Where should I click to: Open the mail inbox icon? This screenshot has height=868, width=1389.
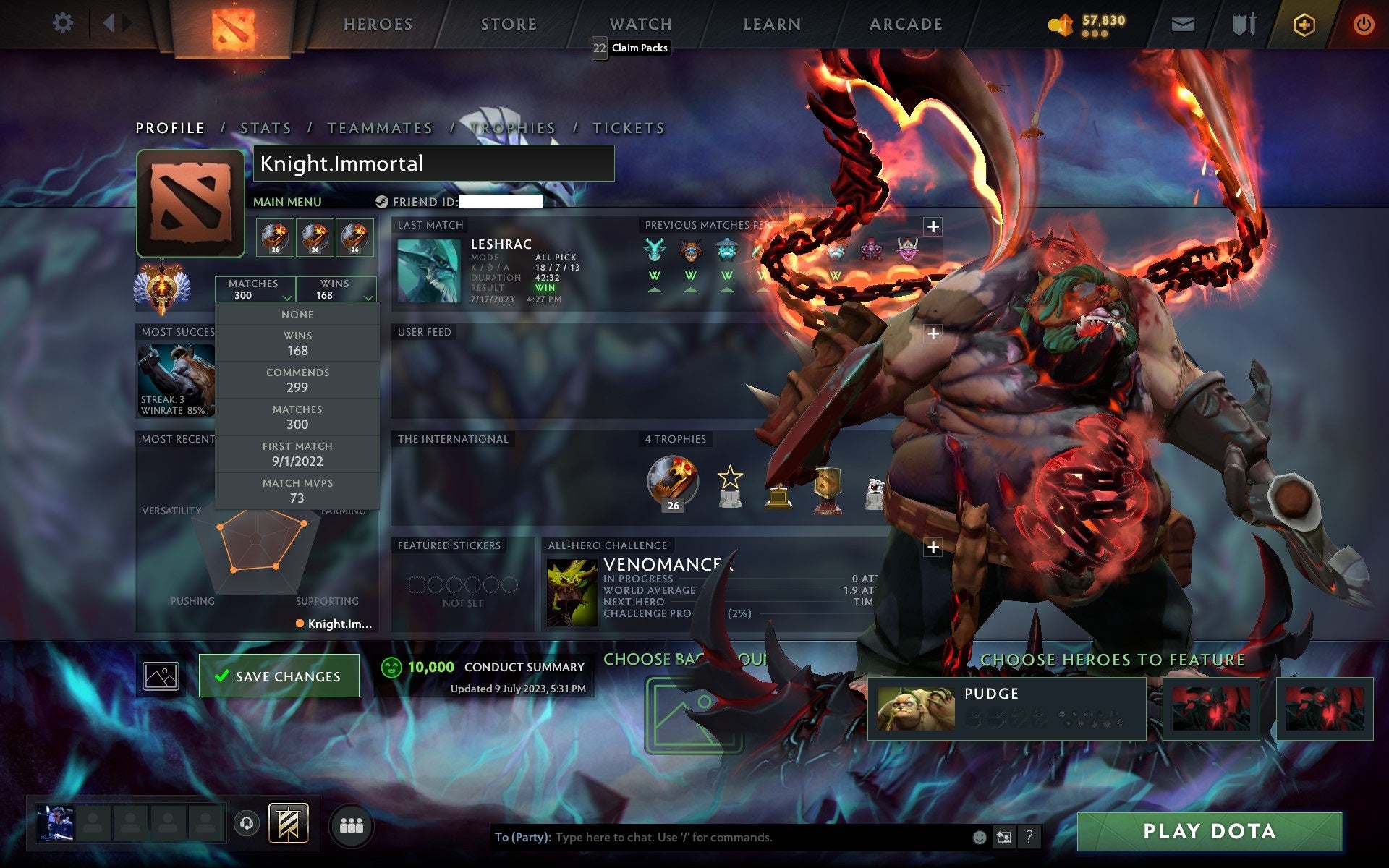point(1182,24)
